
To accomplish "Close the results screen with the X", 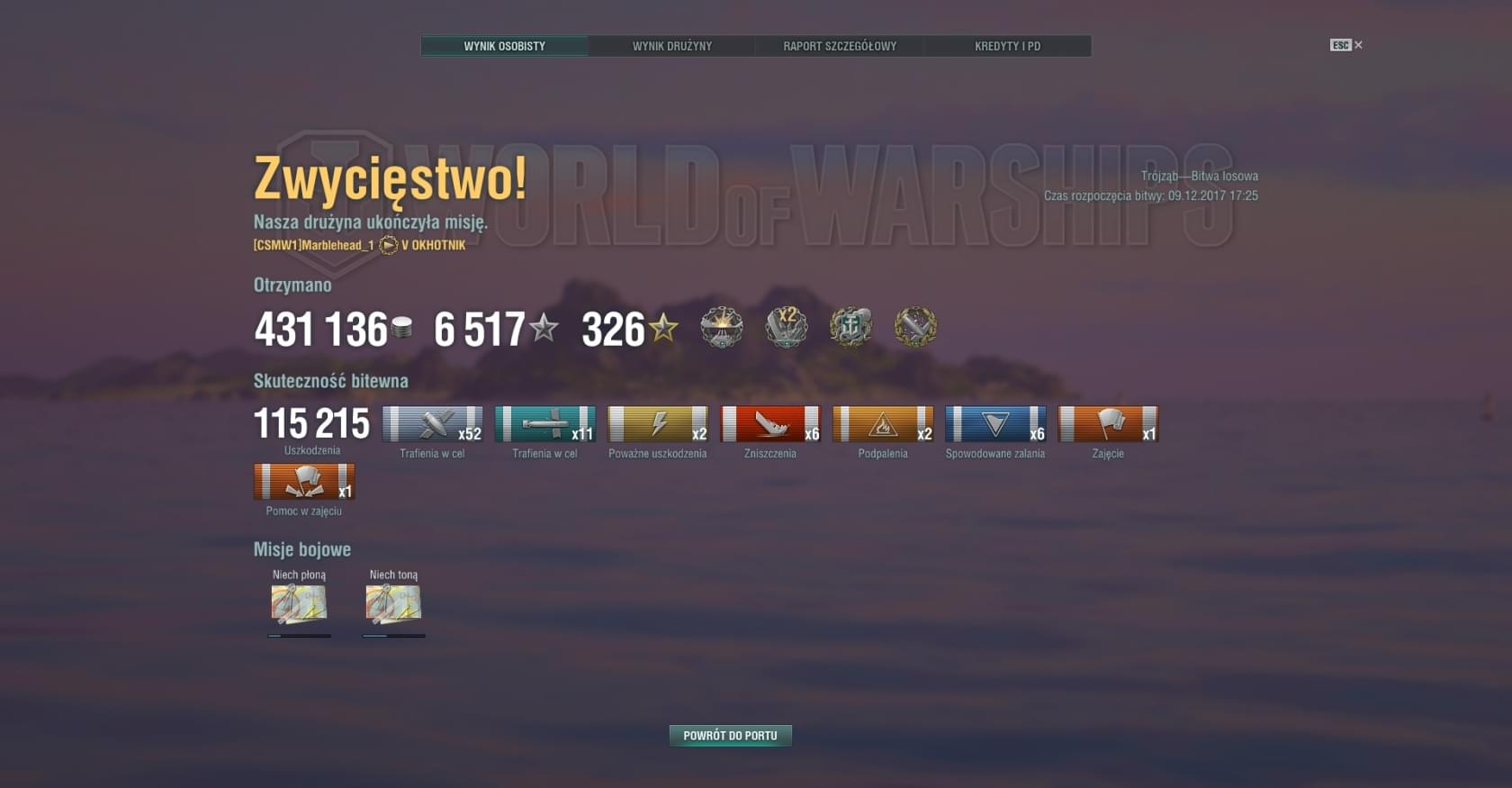I will (x=1358, y=45).
